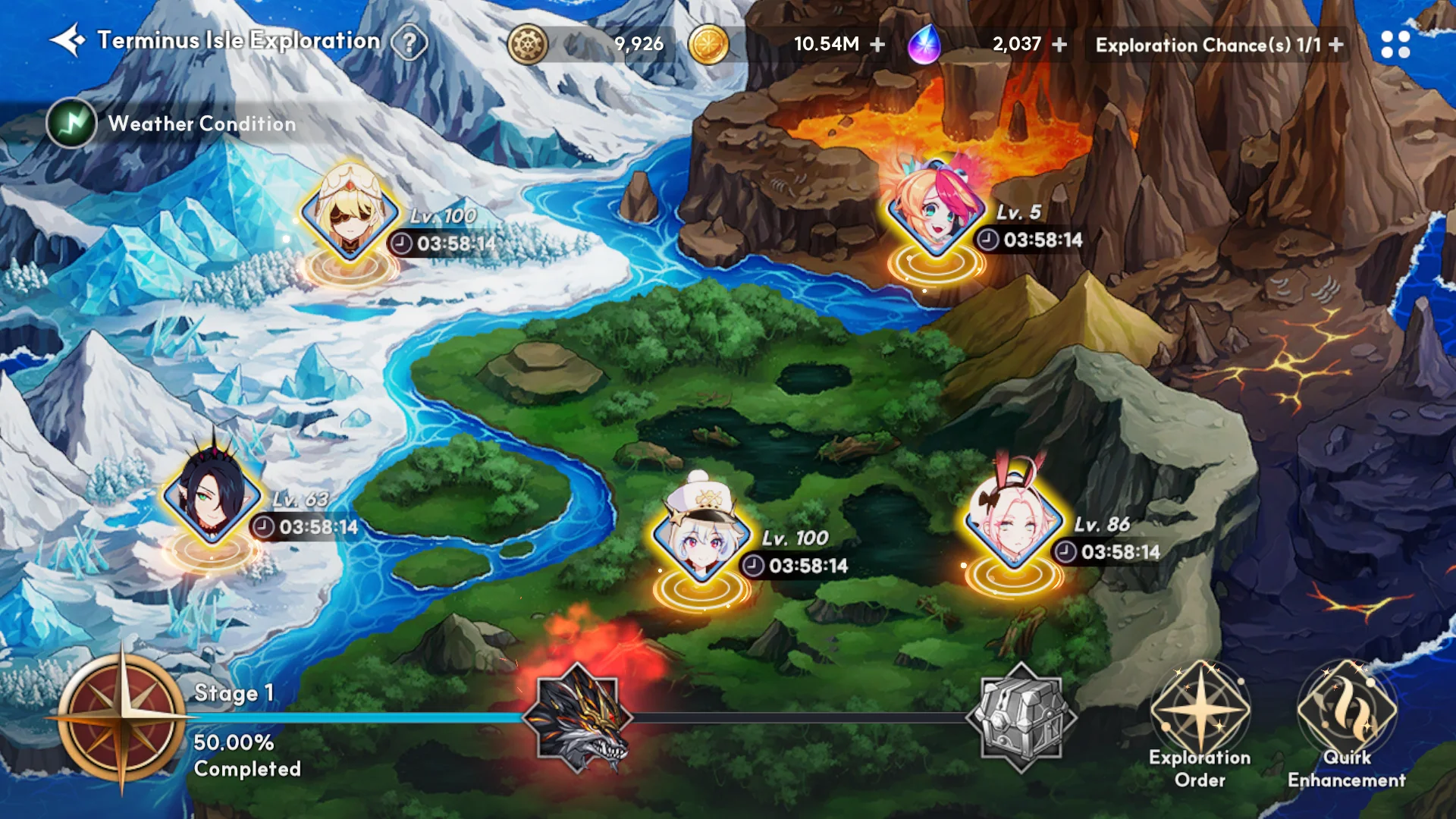Add Exploration Chances with the plus button
This screenshot has height=819, width=1456.
(x=1336, y=45)
